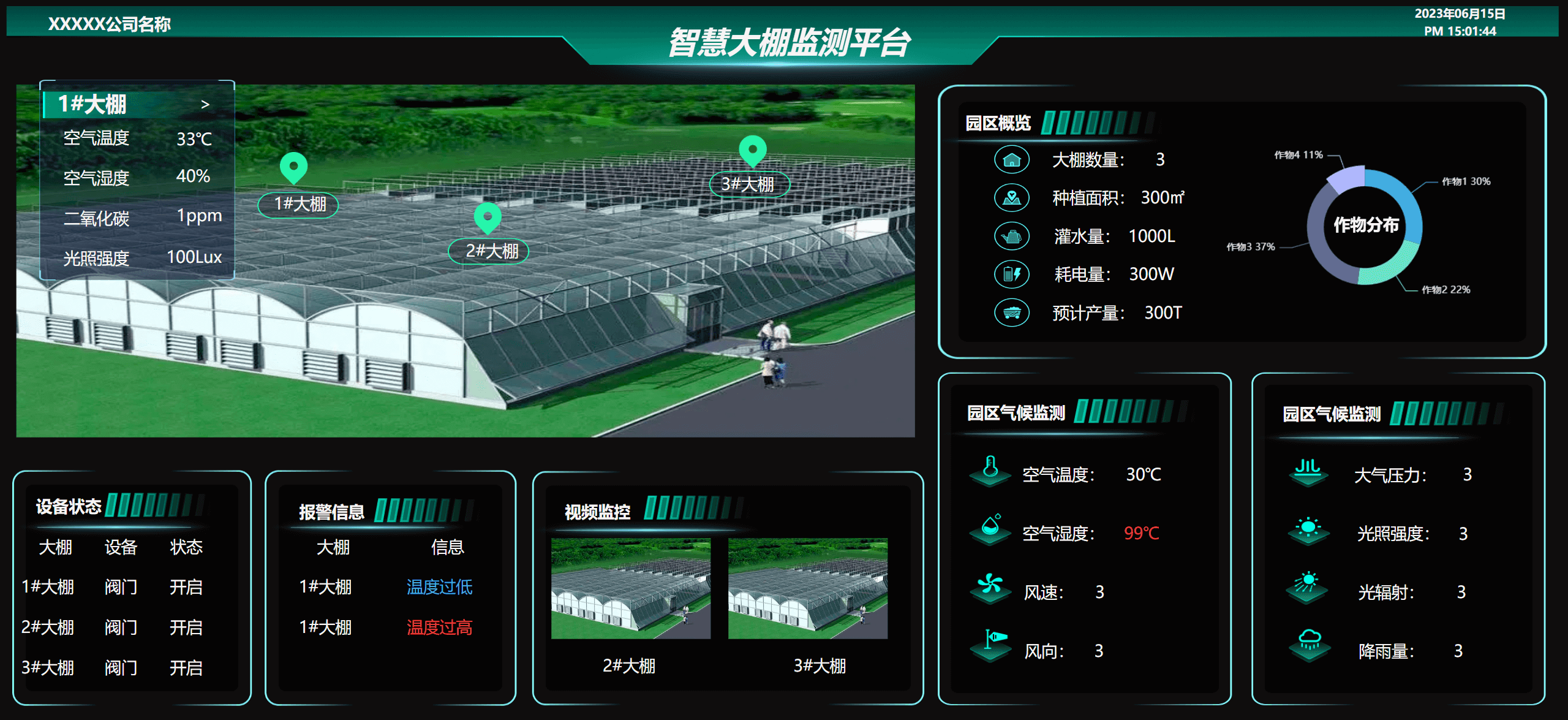
Task: Click the 预计产量 cart icon
Action: tap(1012, 313)
